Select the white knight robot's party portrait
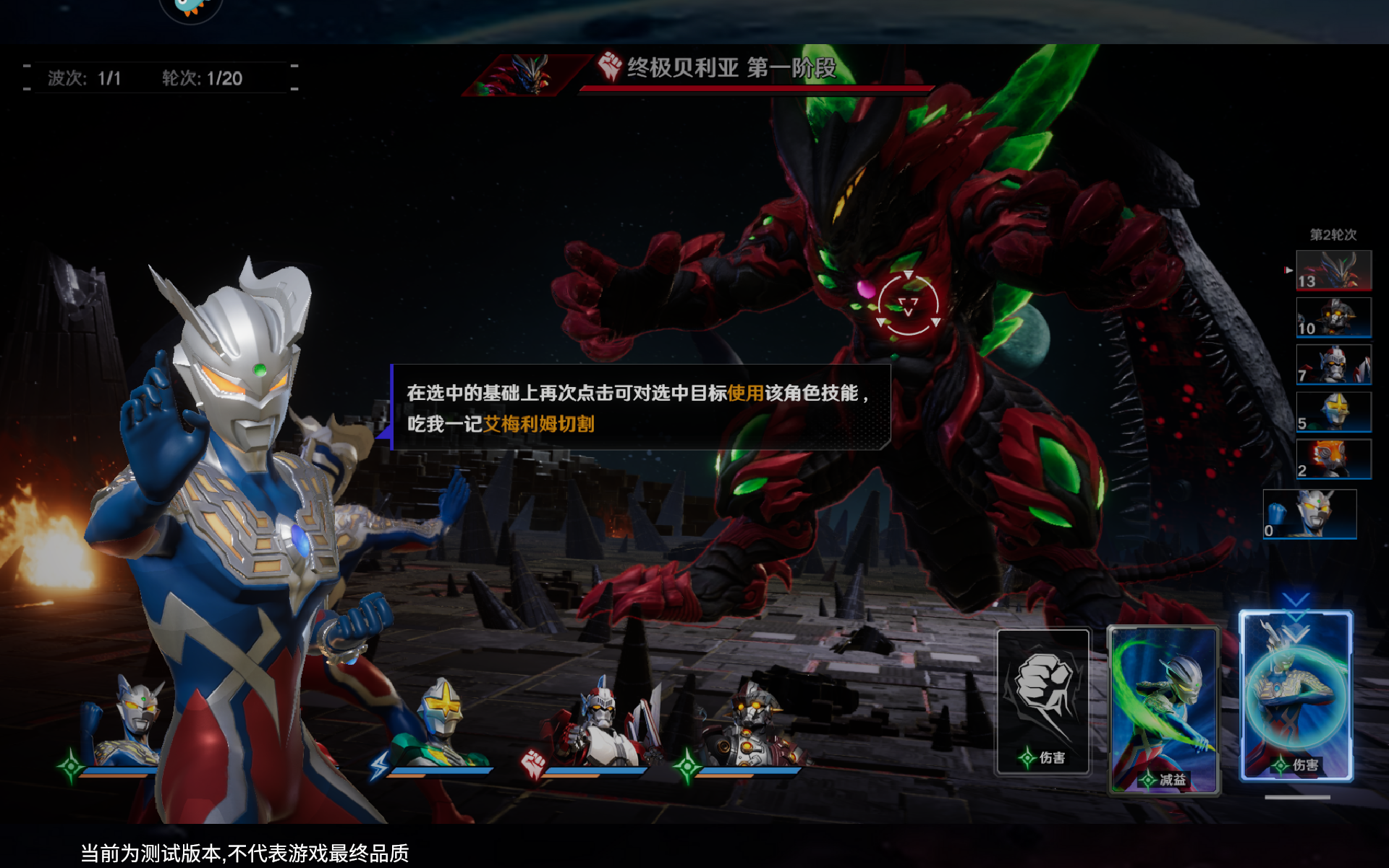 pos(599,723)
